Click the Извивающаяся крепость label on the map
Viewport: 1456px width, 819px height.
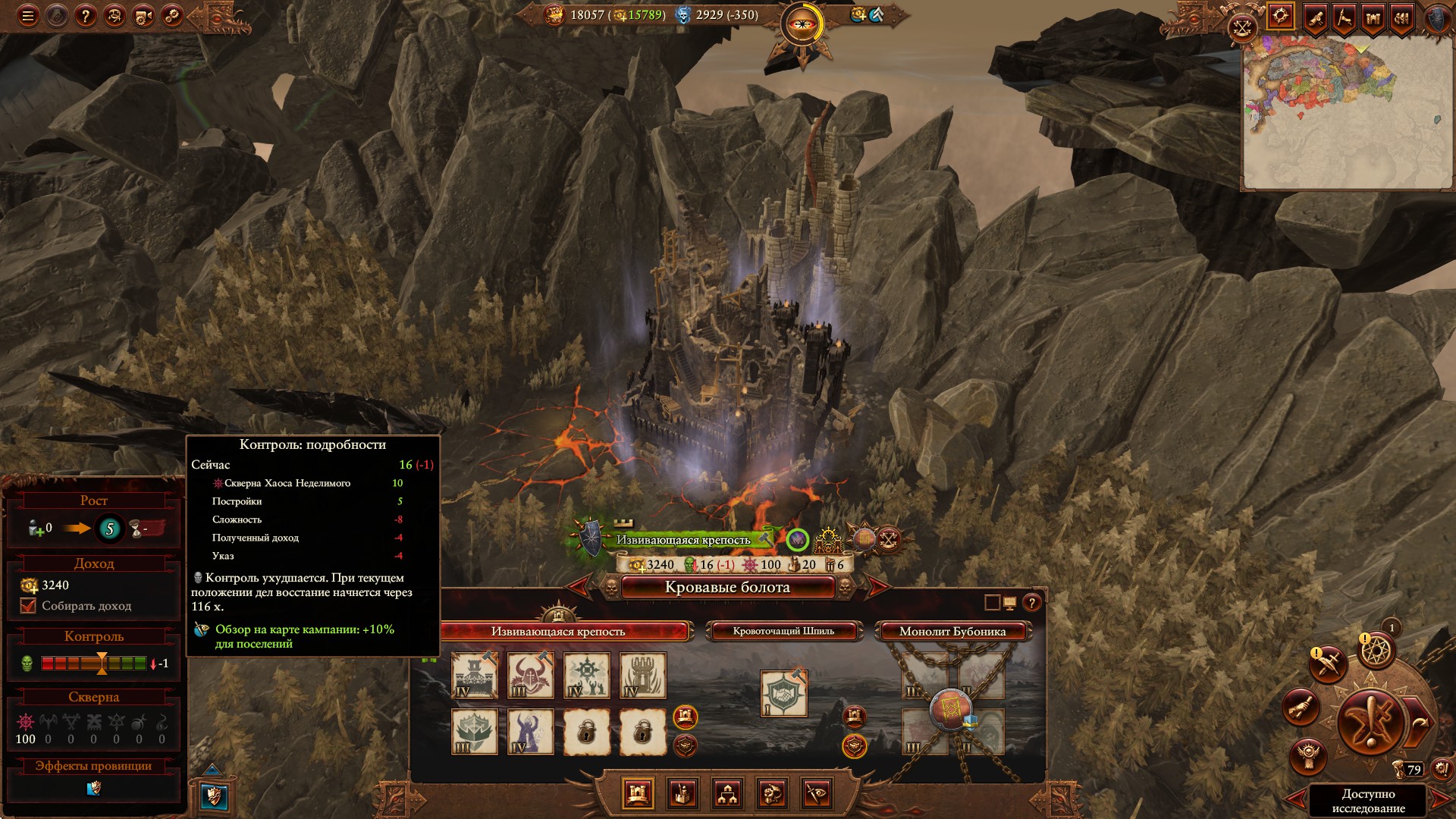(x=682, y=540)
